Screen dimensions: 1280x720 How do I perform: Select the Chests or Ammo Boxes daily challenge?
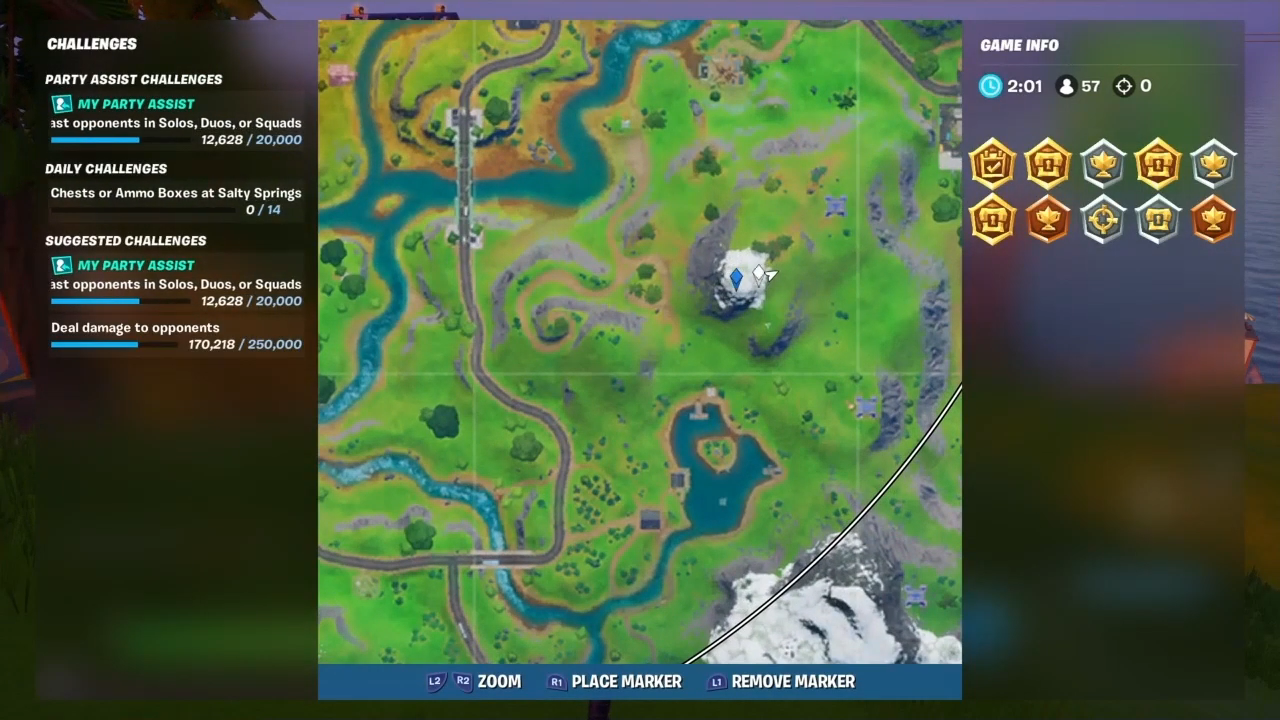[176, 192]
